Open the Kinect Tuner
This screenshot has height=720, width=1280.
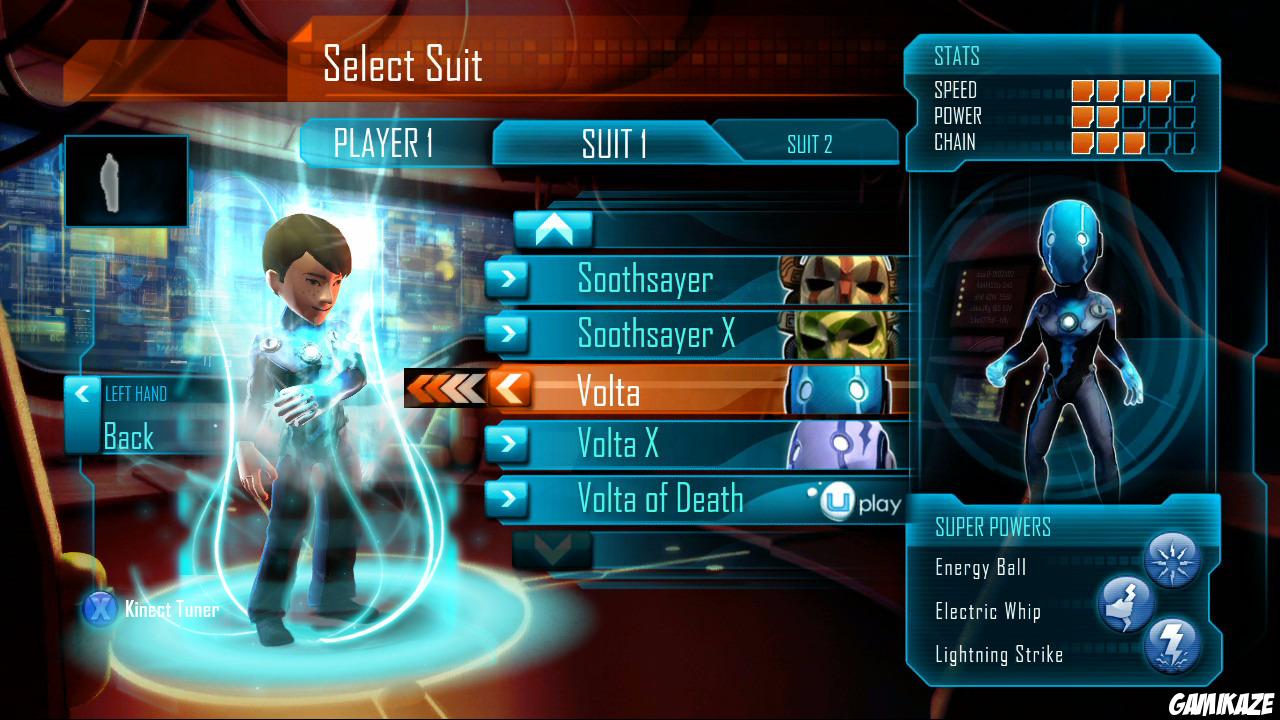(170, 610)
